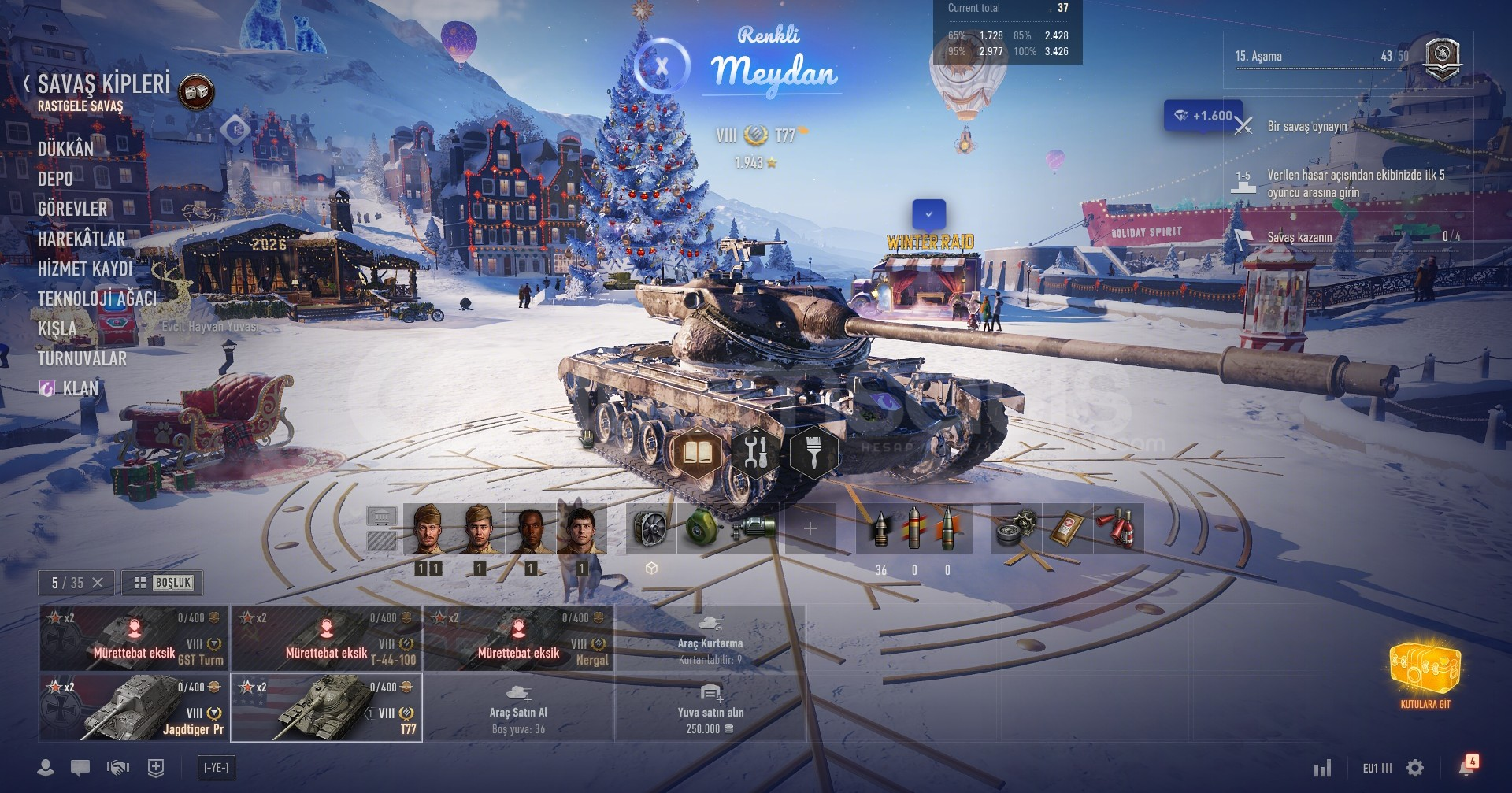Viewport: 1512px width, 793px height.
Task: Open the Klan menu entry
Action: [80, 388]
